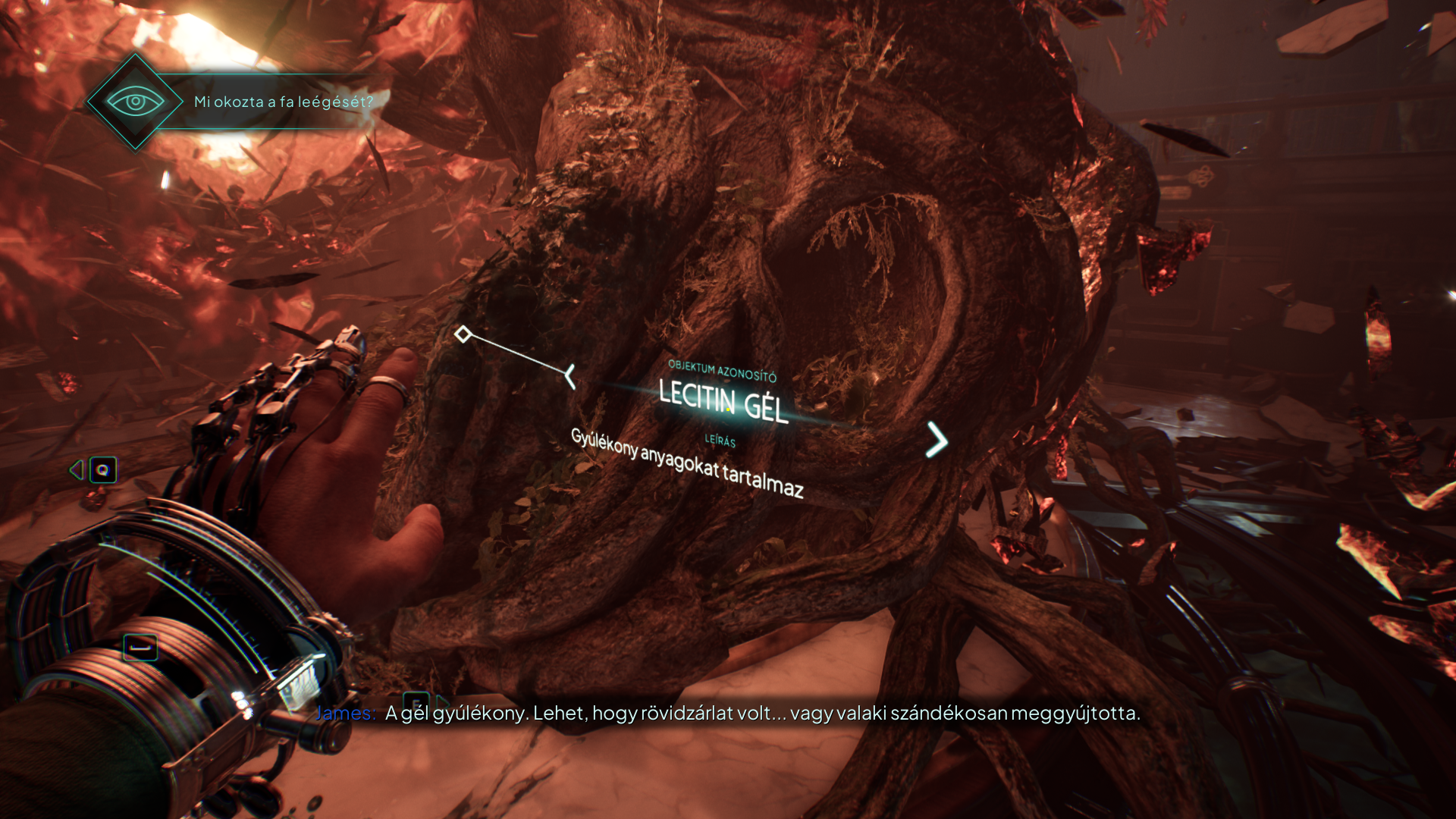Click the right chevron beside the Lecitin Gél panel
Viewport: 1456px width, 819px height.
coord(937,440)
